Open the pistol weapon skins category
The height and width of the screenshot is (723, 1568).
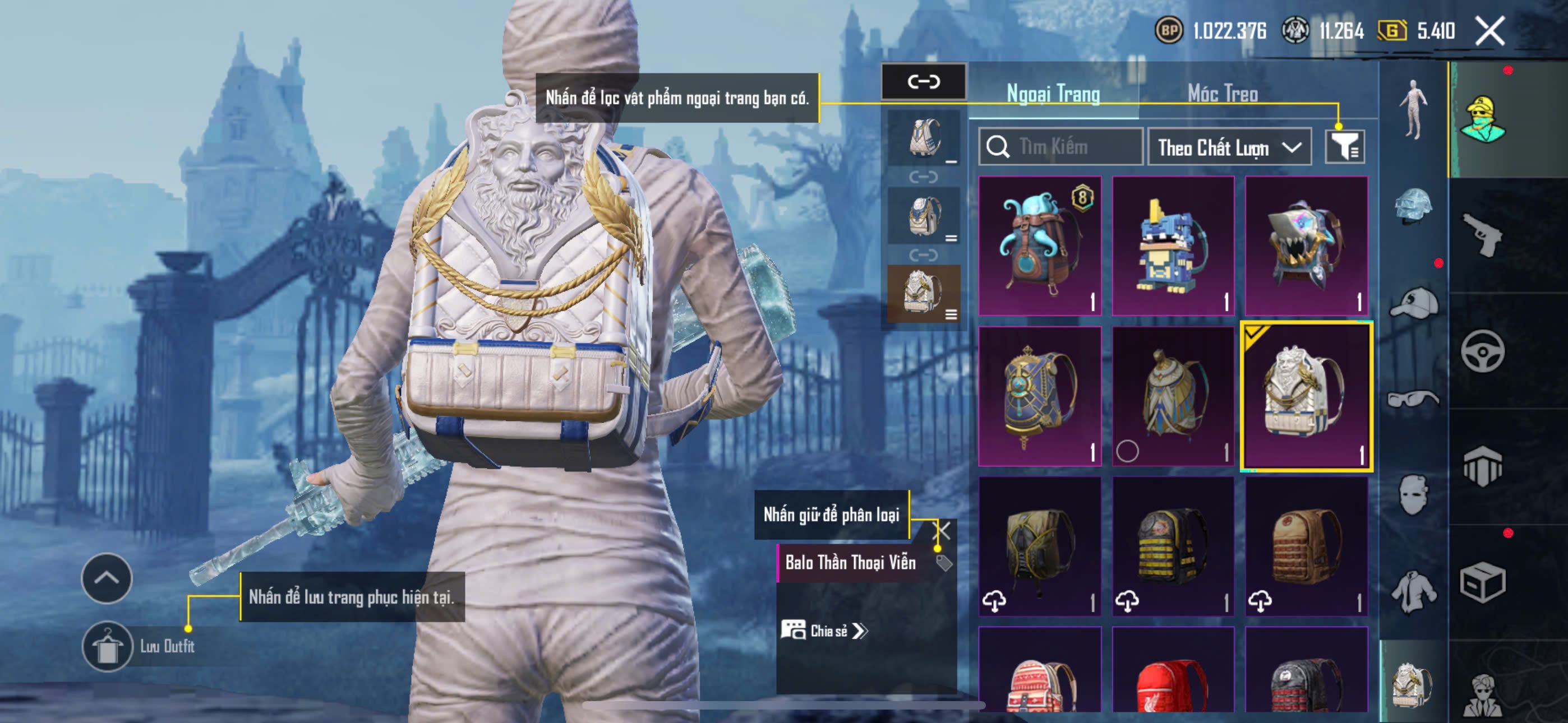pyautogui.click(x=1482, y=235)
